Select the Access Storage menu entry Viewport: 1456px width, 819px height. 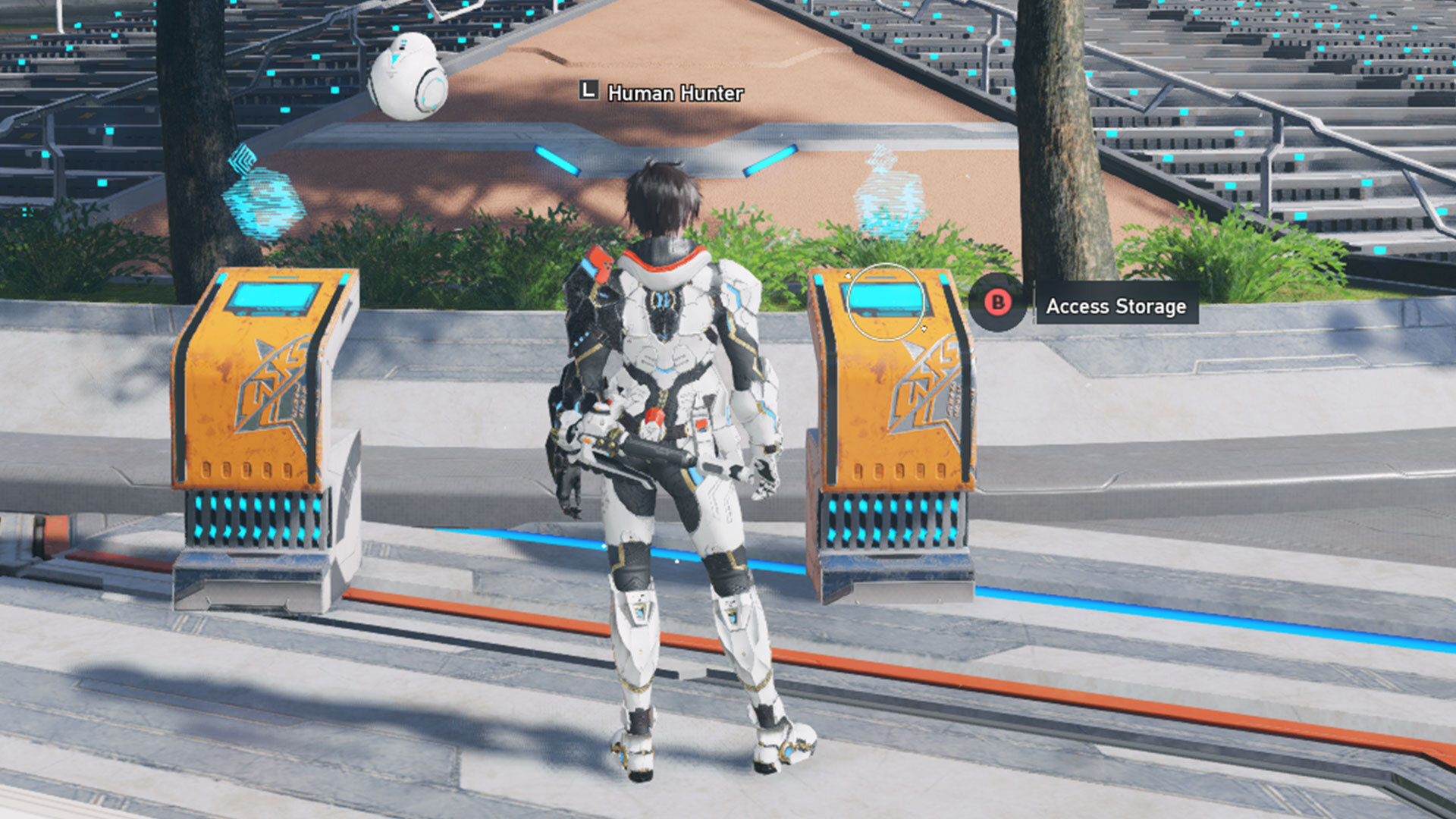click(1115, 308)
